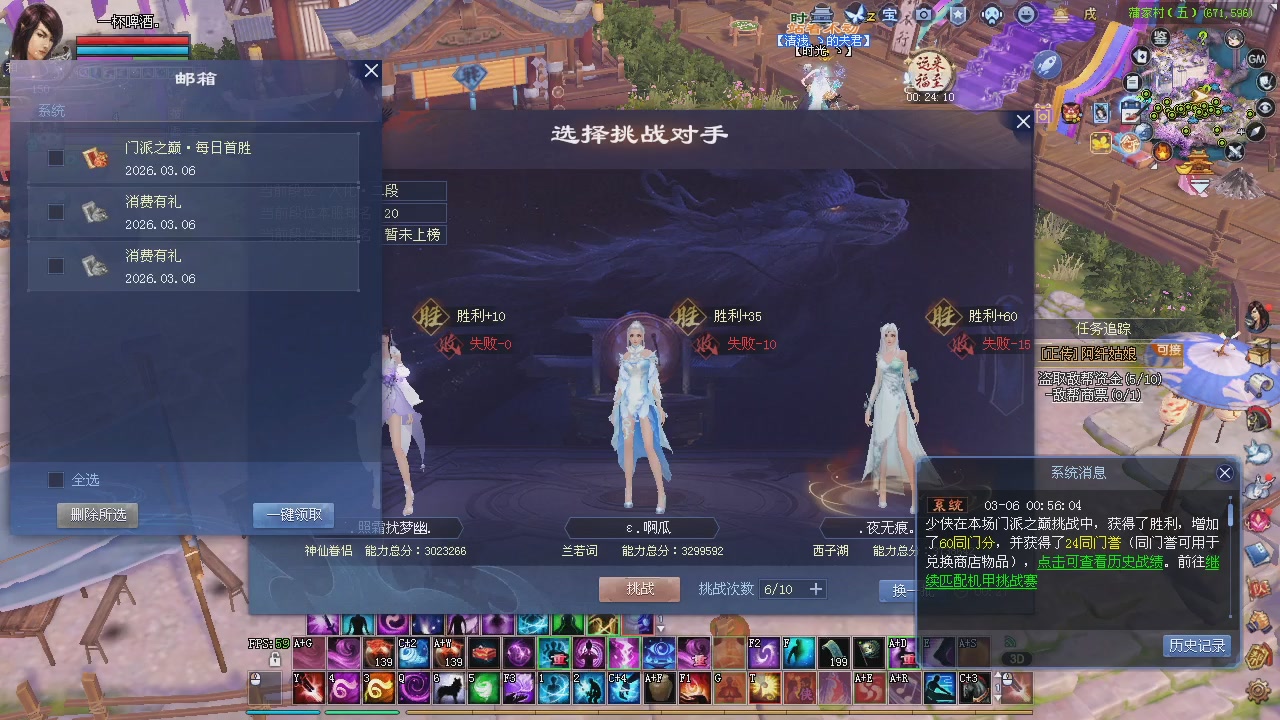This screenshot has width=1280, height=720.
Task: Open the screenshot camera icon at top
Action: [x=923, y=14]
